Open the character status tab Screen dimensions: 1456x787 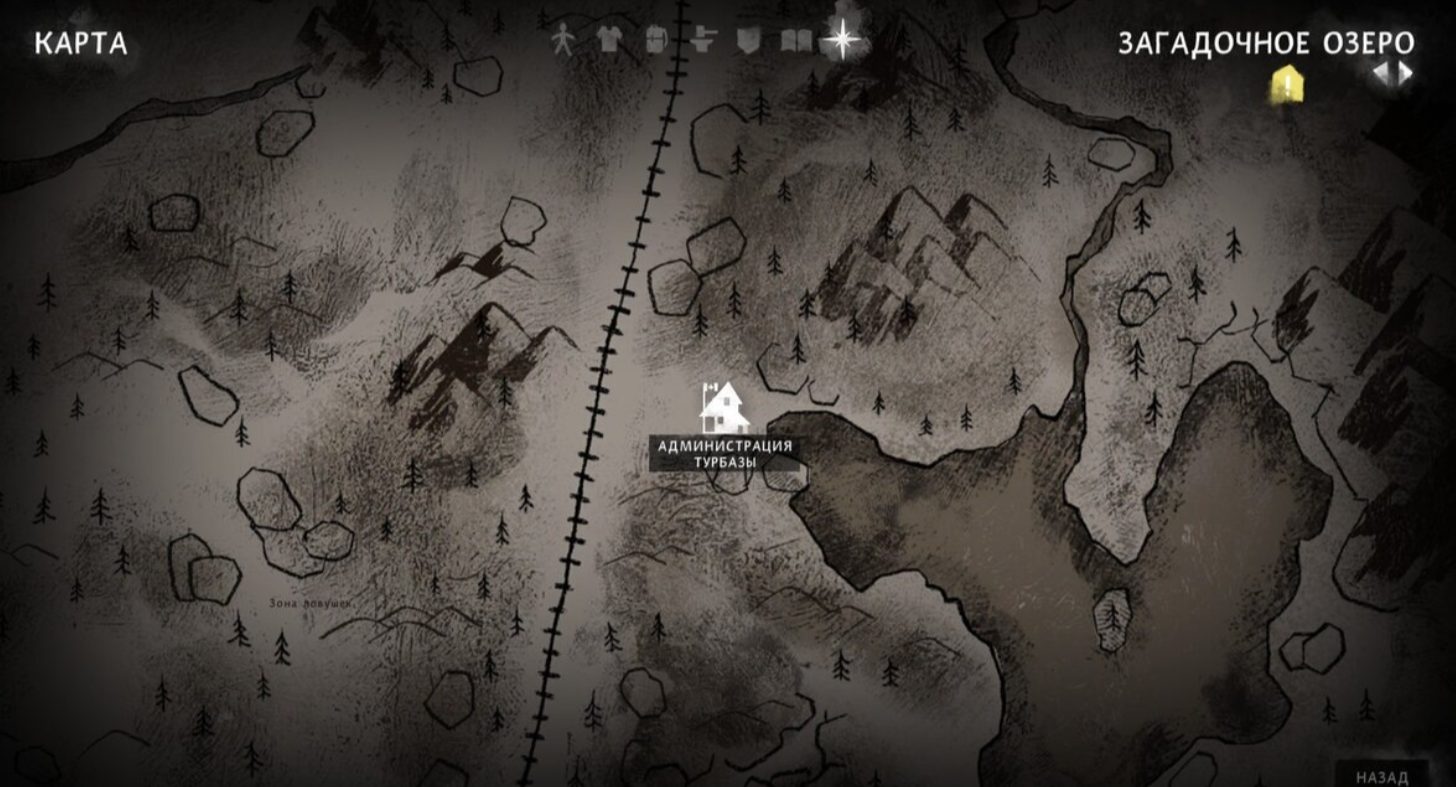(x=564, y=41)
